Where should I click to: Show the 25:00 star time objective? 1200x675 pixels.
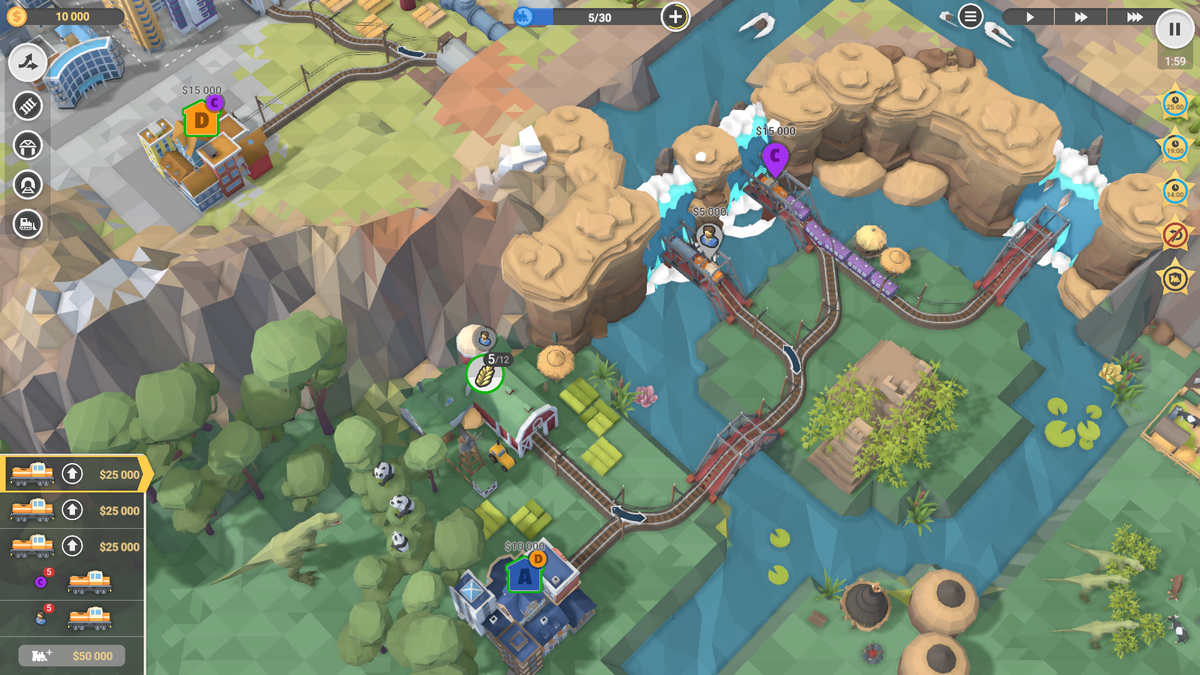click(1174, 104)
